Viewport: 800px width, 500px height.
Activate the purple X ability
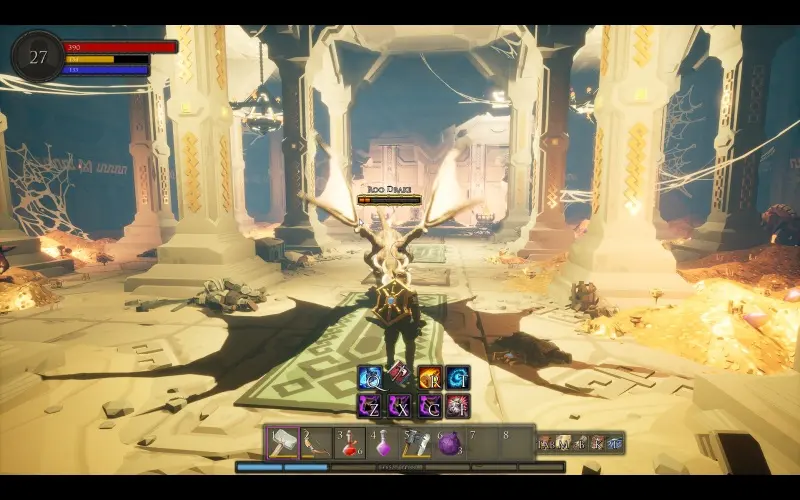tap(399, 405)
